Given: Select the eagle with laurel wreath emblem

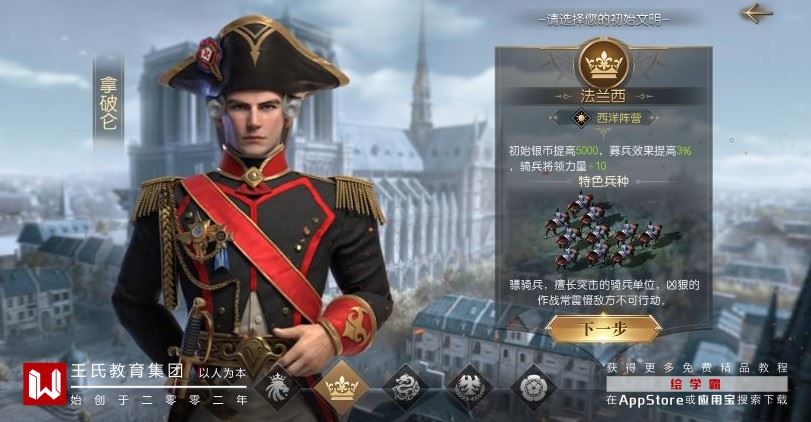Looking at the screenshot, I should coord(469,387).
